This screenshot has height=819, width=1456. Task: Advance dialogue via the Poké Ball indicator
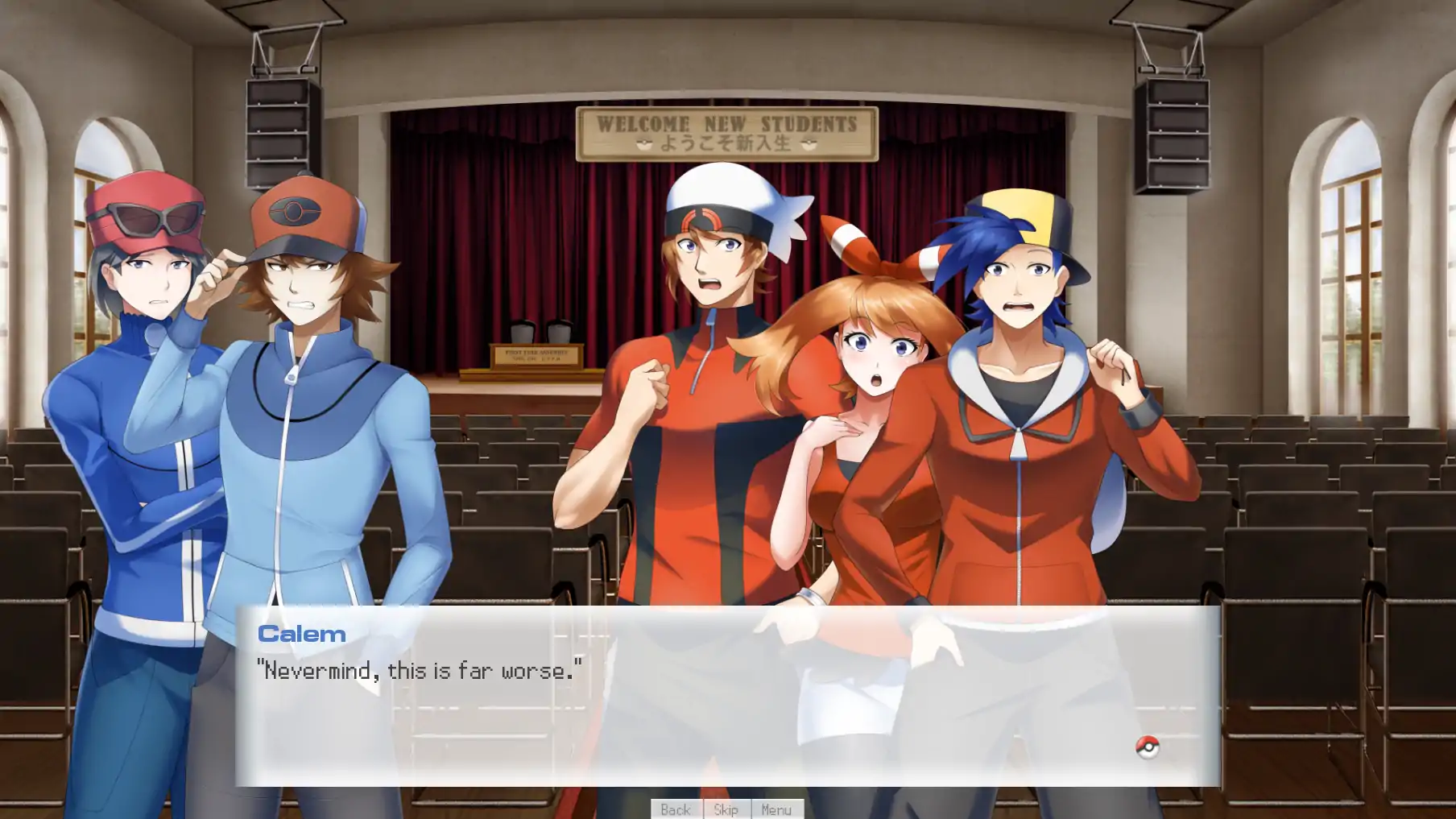1147,747
